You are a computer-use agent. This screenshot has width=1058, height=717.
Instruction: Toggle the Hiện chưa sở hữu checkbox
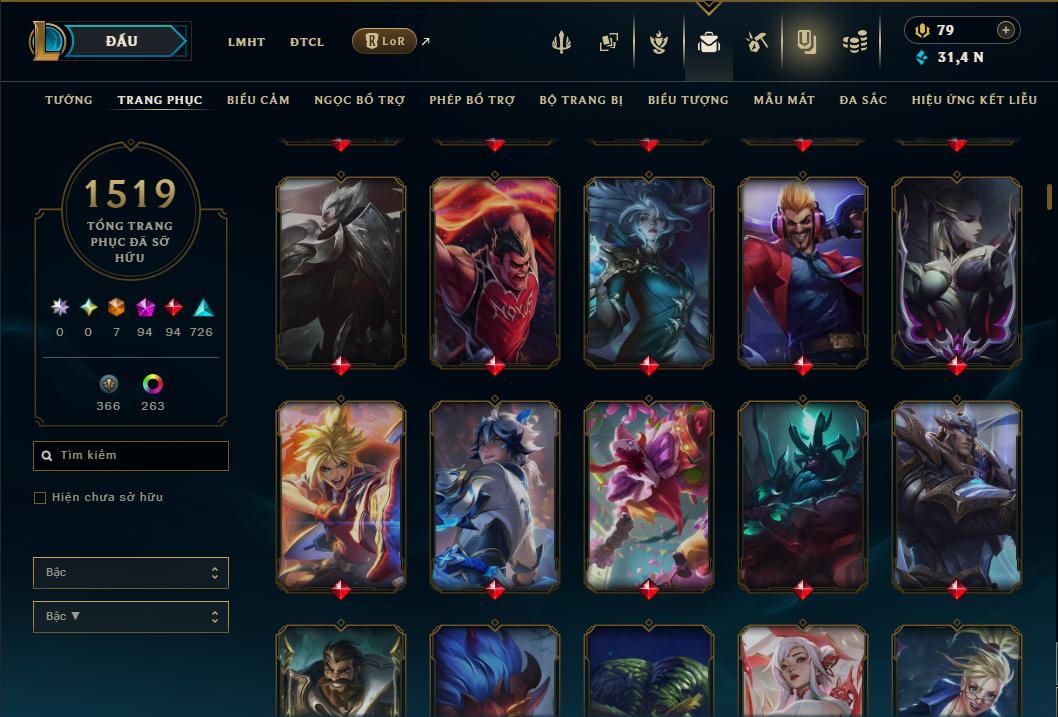[x=40, y=498]
